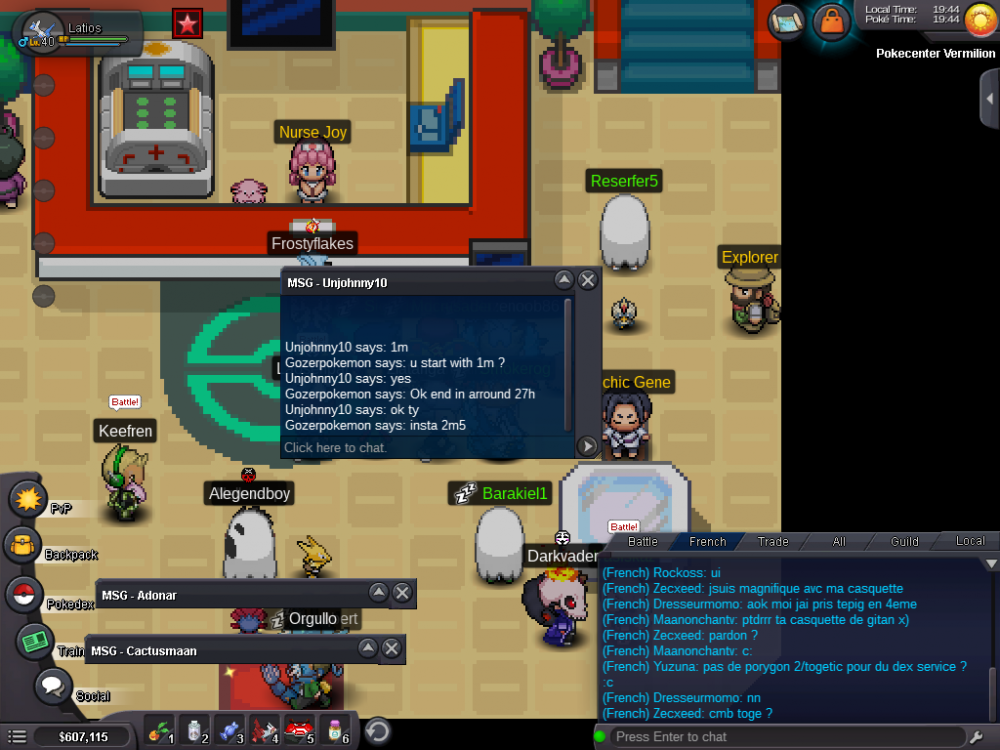Viewport: 1000px width, 750px height.
Task: Open the Backpack
Action: [22, 546]
